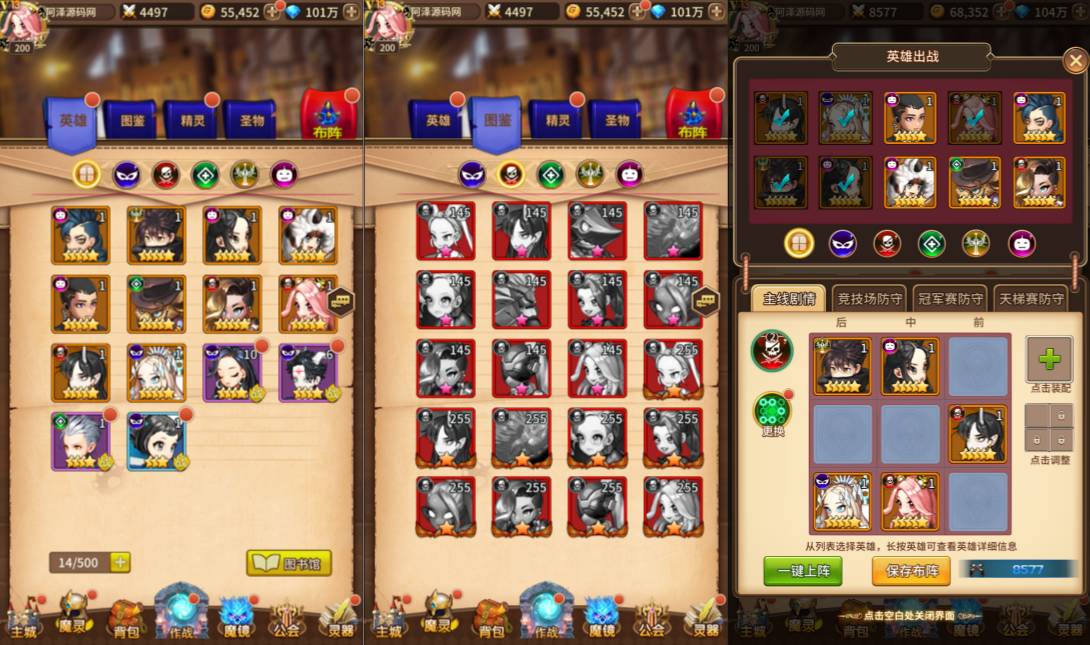Select the level 10 hero card

233,372
